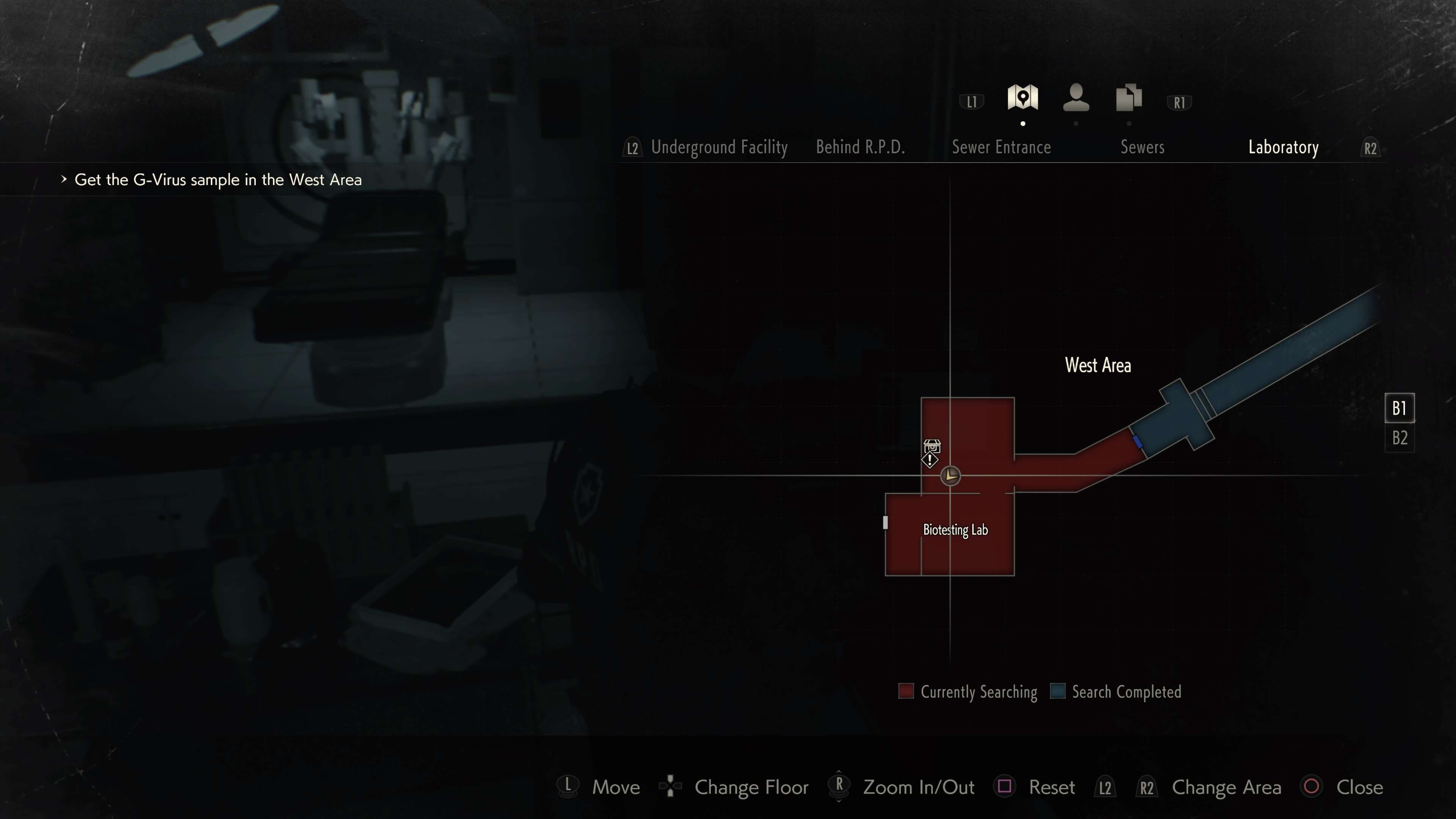Switch the map to floor B2
The height and width of the screenshot is (819, 1456).
click(1400, 438)
